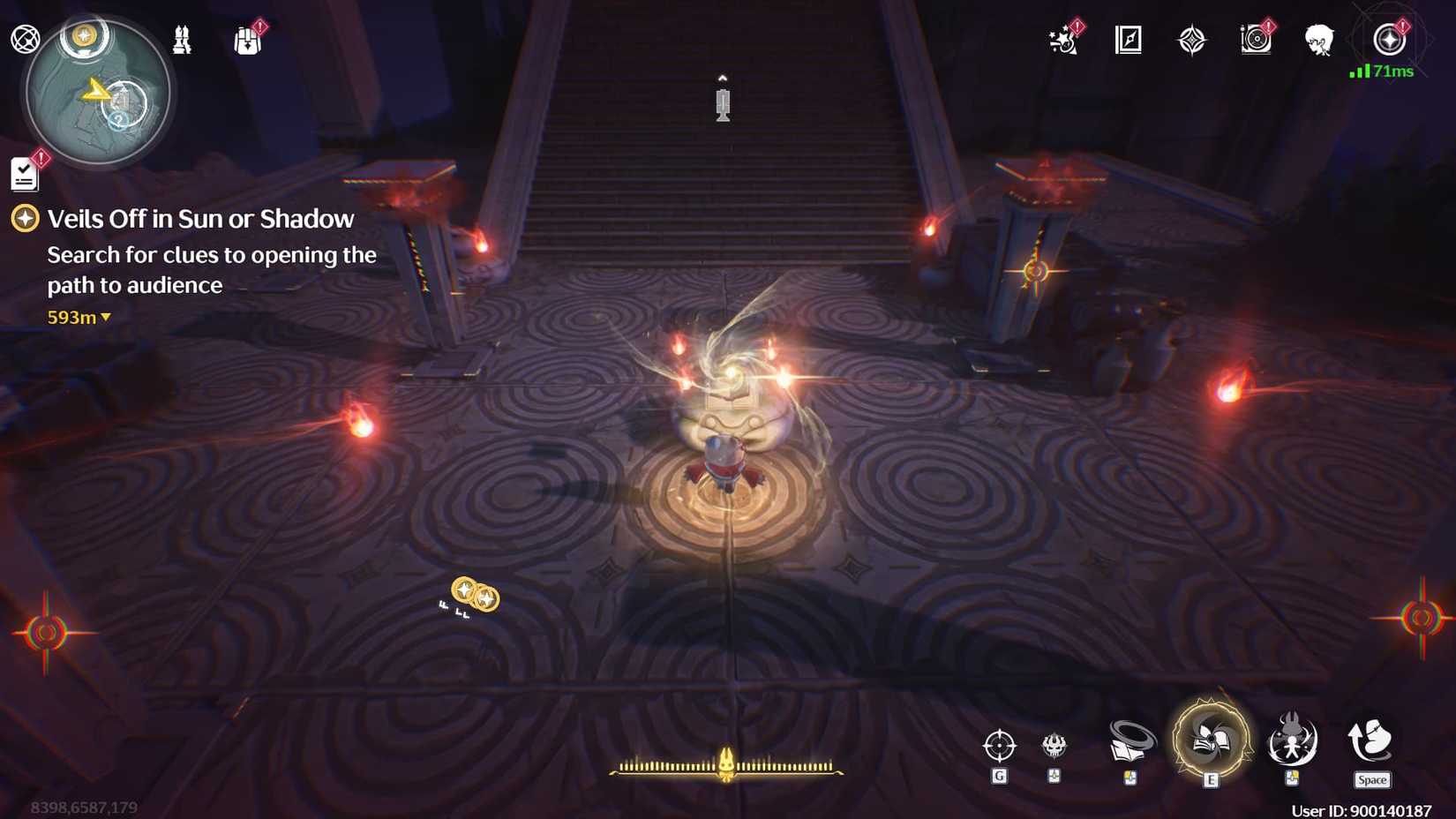Expand the 593m quest distance dropdown arrow
The image size is (1456, 819).
click(105, 318)
